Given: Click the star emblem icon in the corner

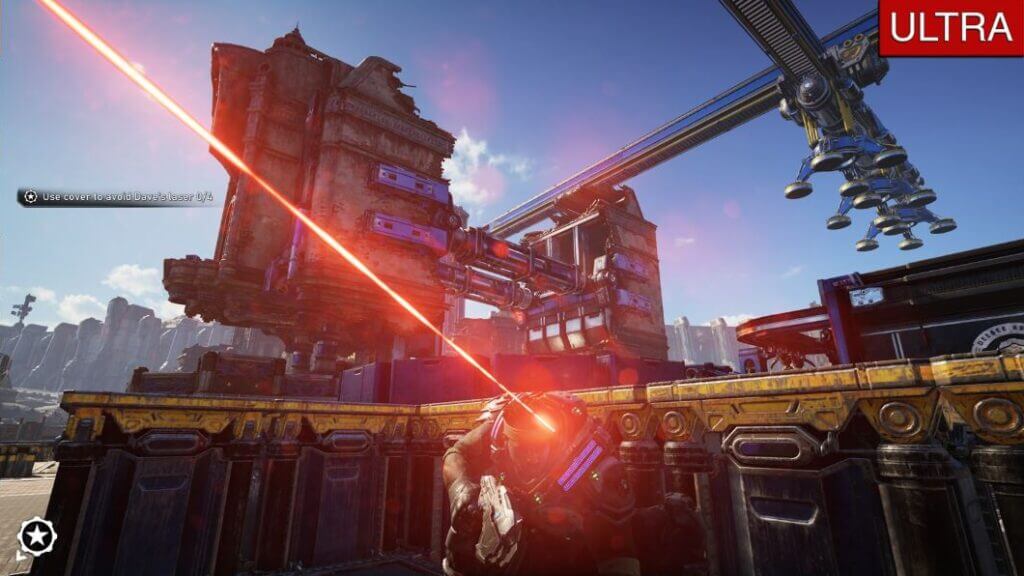Looking at the screenshot, I should click(37, 535).
